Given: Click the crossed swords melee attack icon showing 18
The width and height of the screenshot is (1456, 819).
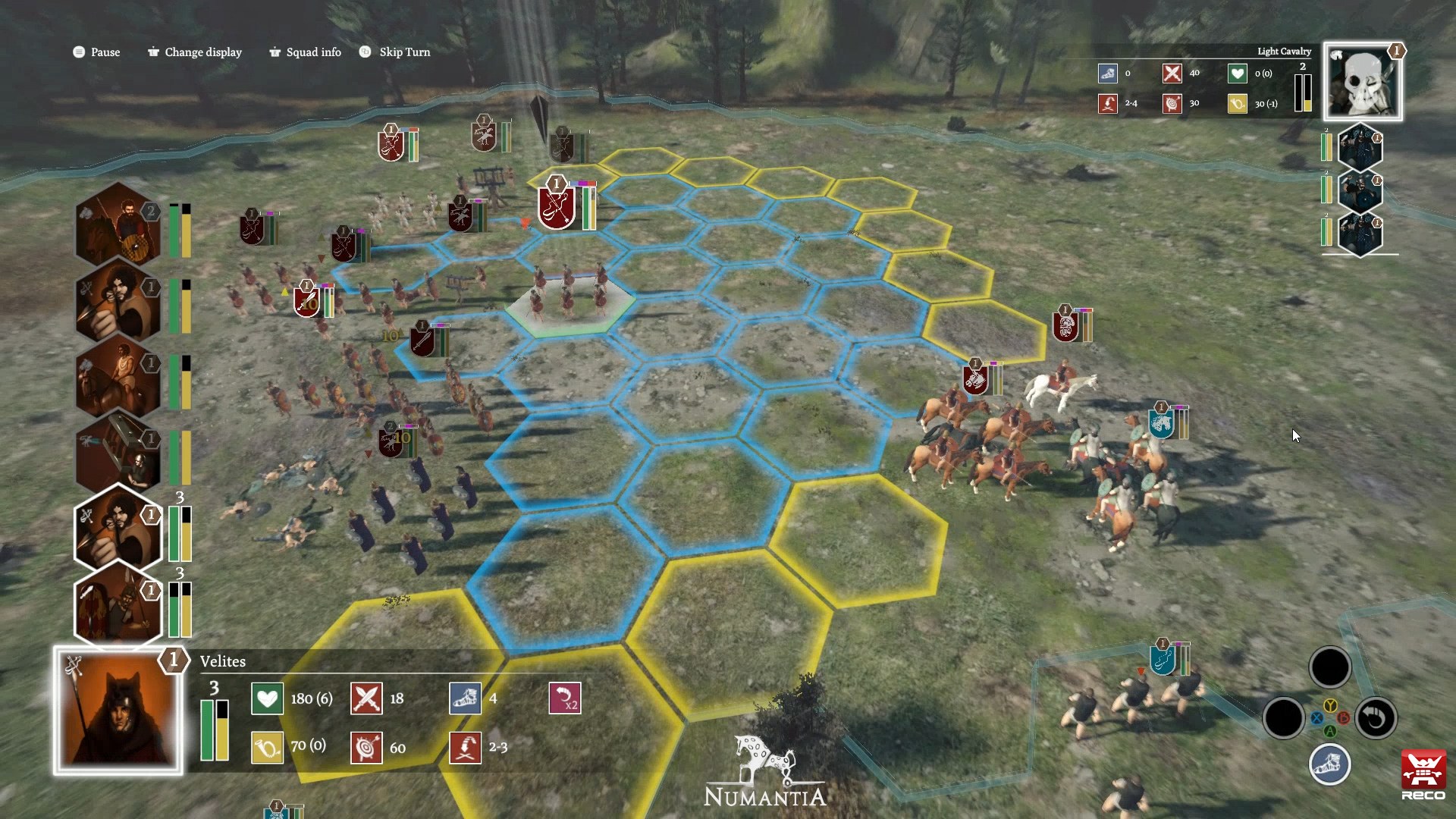Looking at the screenshot, I should (x=366, y=698).
